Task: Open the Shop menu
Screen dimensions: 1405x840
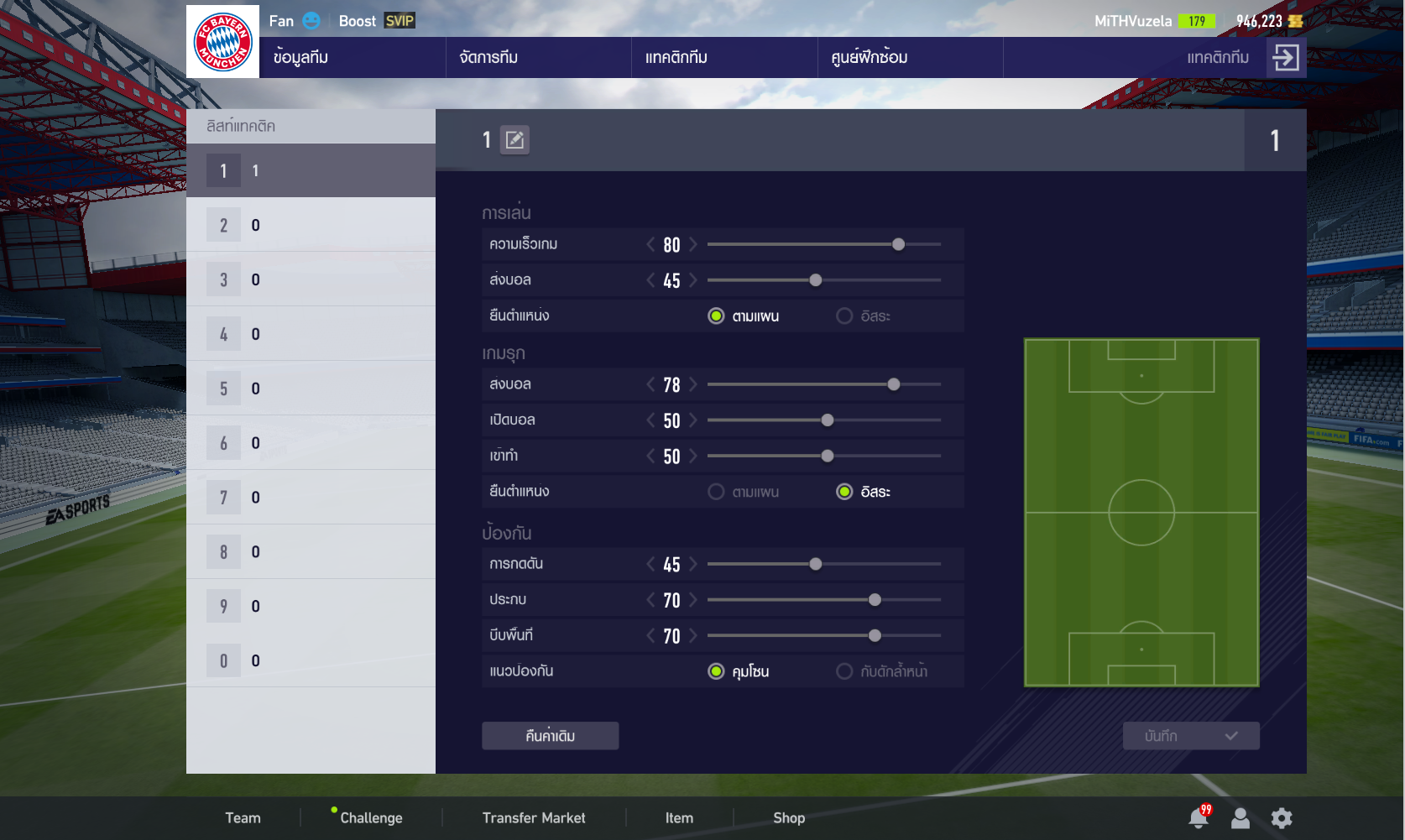Action: pos(789,818)
